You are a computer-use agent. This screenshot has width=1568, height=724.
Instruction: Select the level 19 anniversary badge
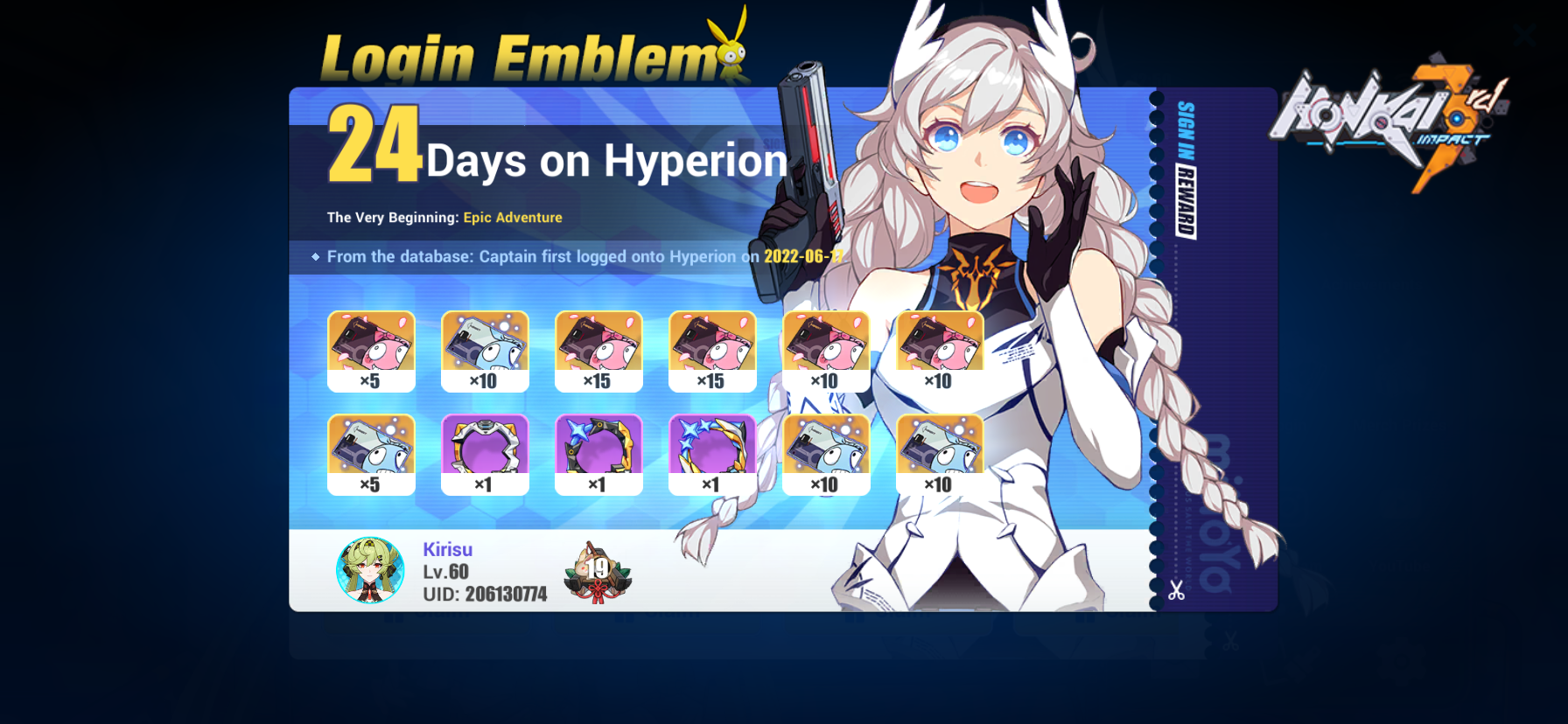coord(598,570)
